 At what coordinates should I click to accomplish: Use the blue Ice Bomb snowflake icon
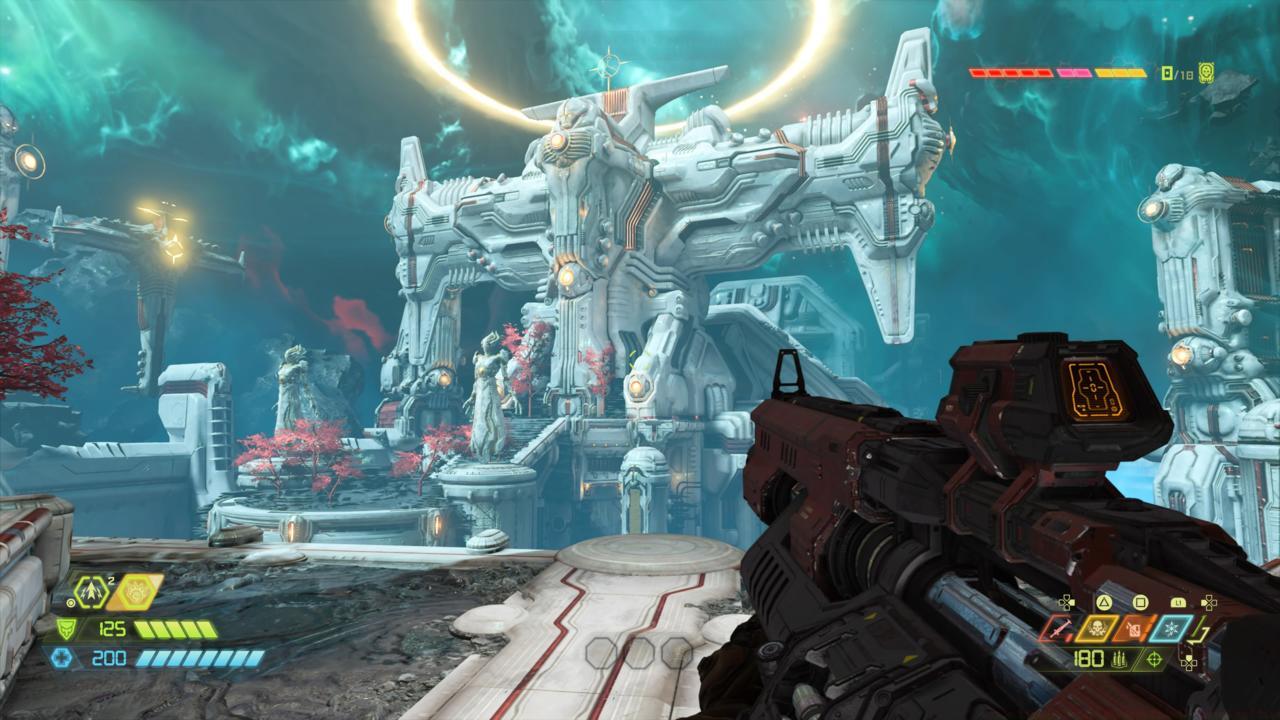click(x=1171, y=629)
